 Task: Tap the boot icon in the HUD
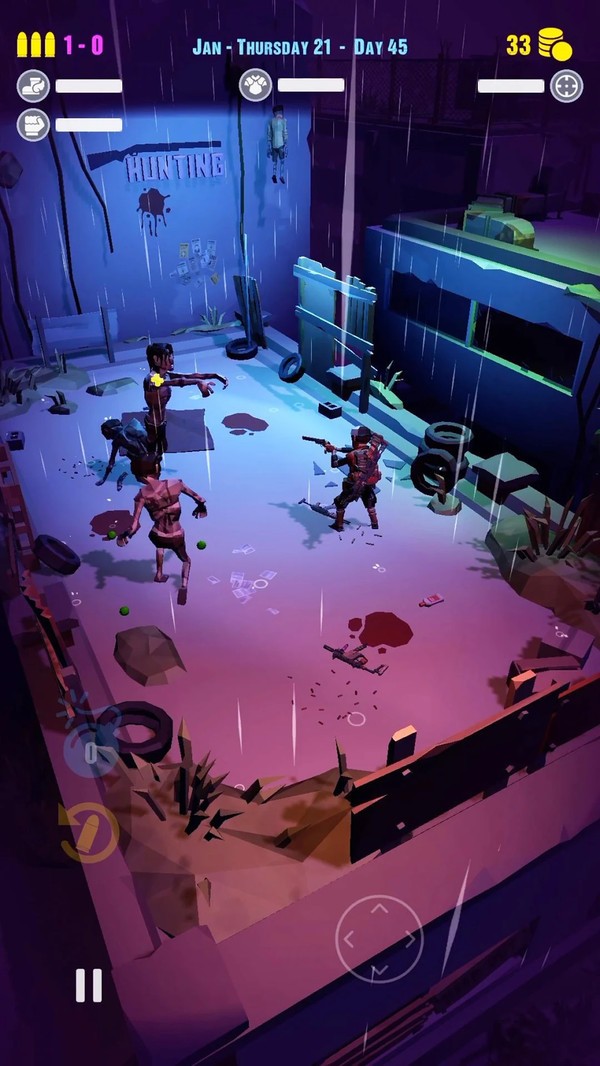33,86
